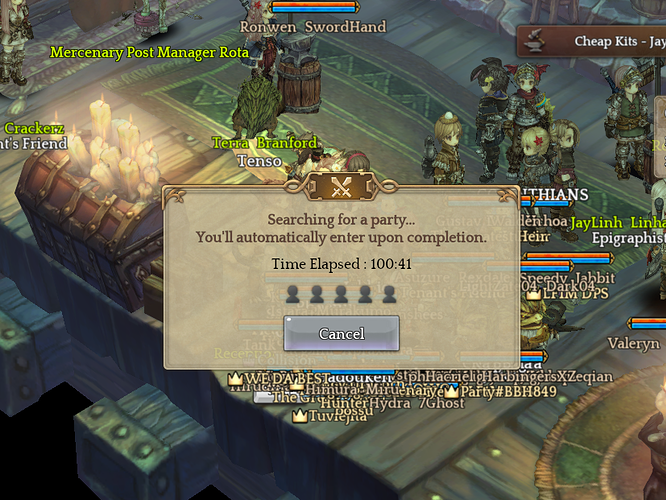Cancel the party search
This screenshot has width=666, height=500.
[x=341, y=333]
